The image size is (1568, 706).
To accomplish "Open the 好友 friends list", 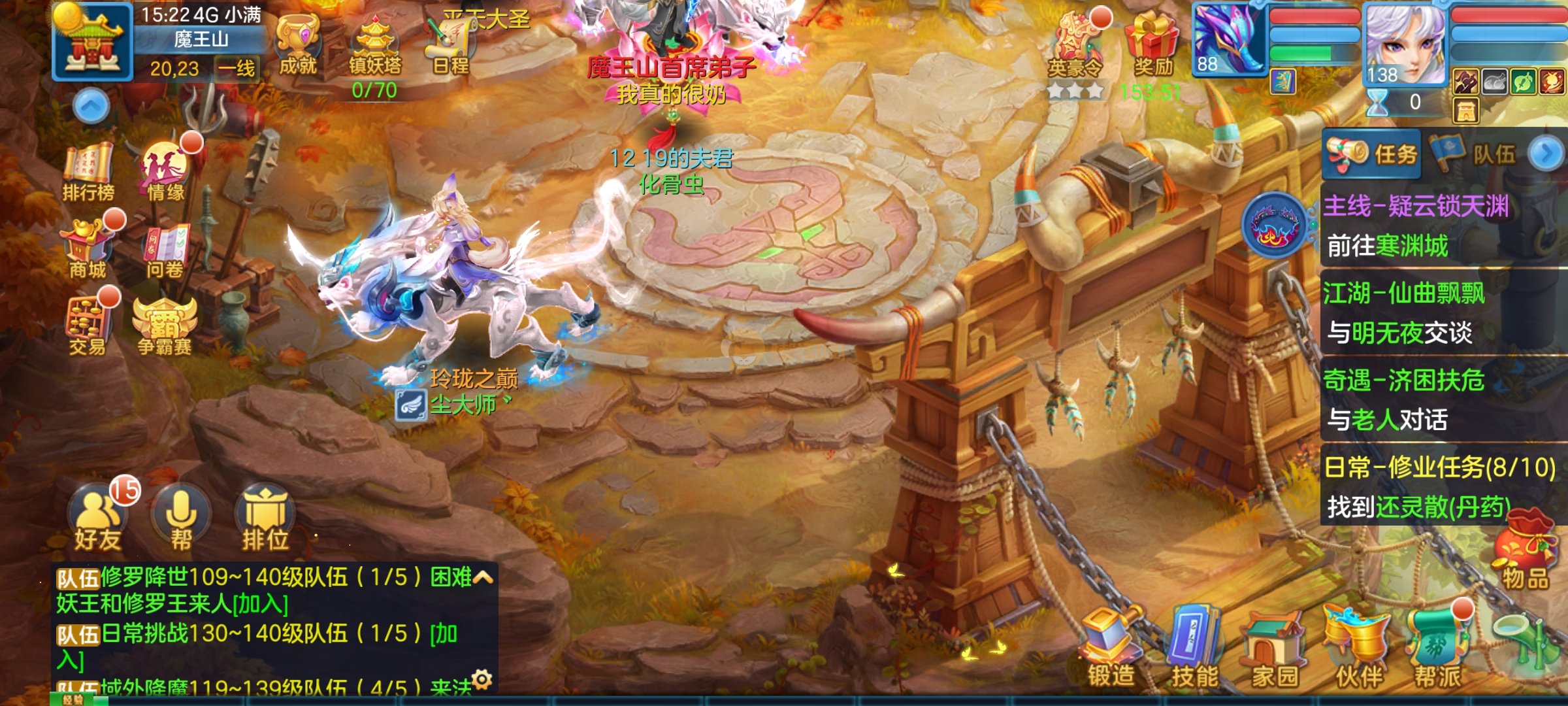I will point(97,520).
